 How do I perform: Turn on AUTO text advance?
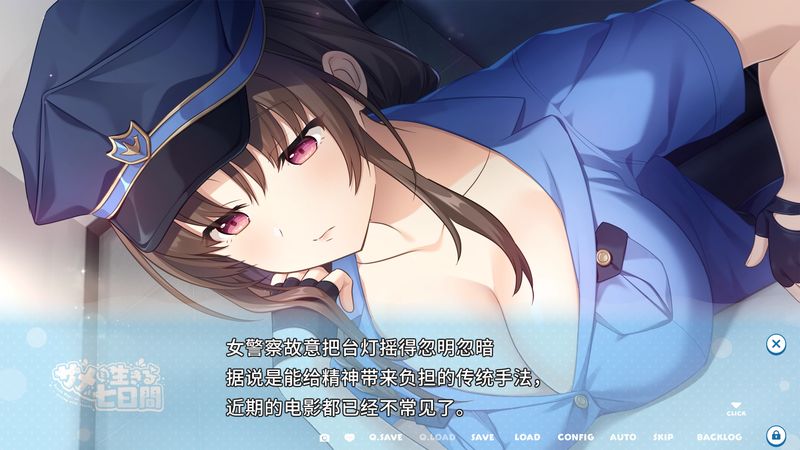pyautogui.click(x=622, y=437)
